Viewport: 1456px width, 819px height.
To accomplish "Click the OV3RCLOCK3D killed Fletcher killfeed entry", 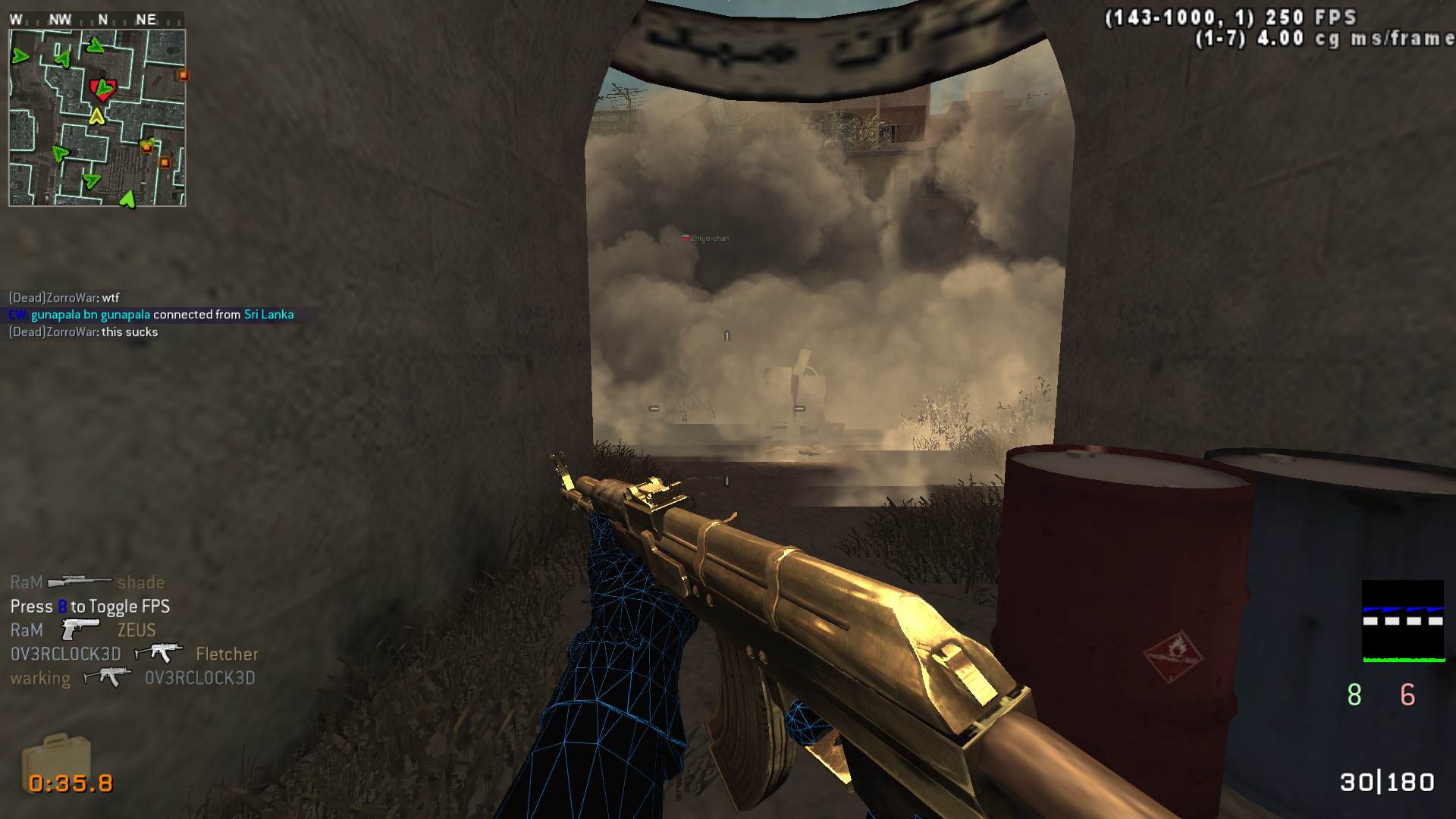I will (x=134, y=654).
